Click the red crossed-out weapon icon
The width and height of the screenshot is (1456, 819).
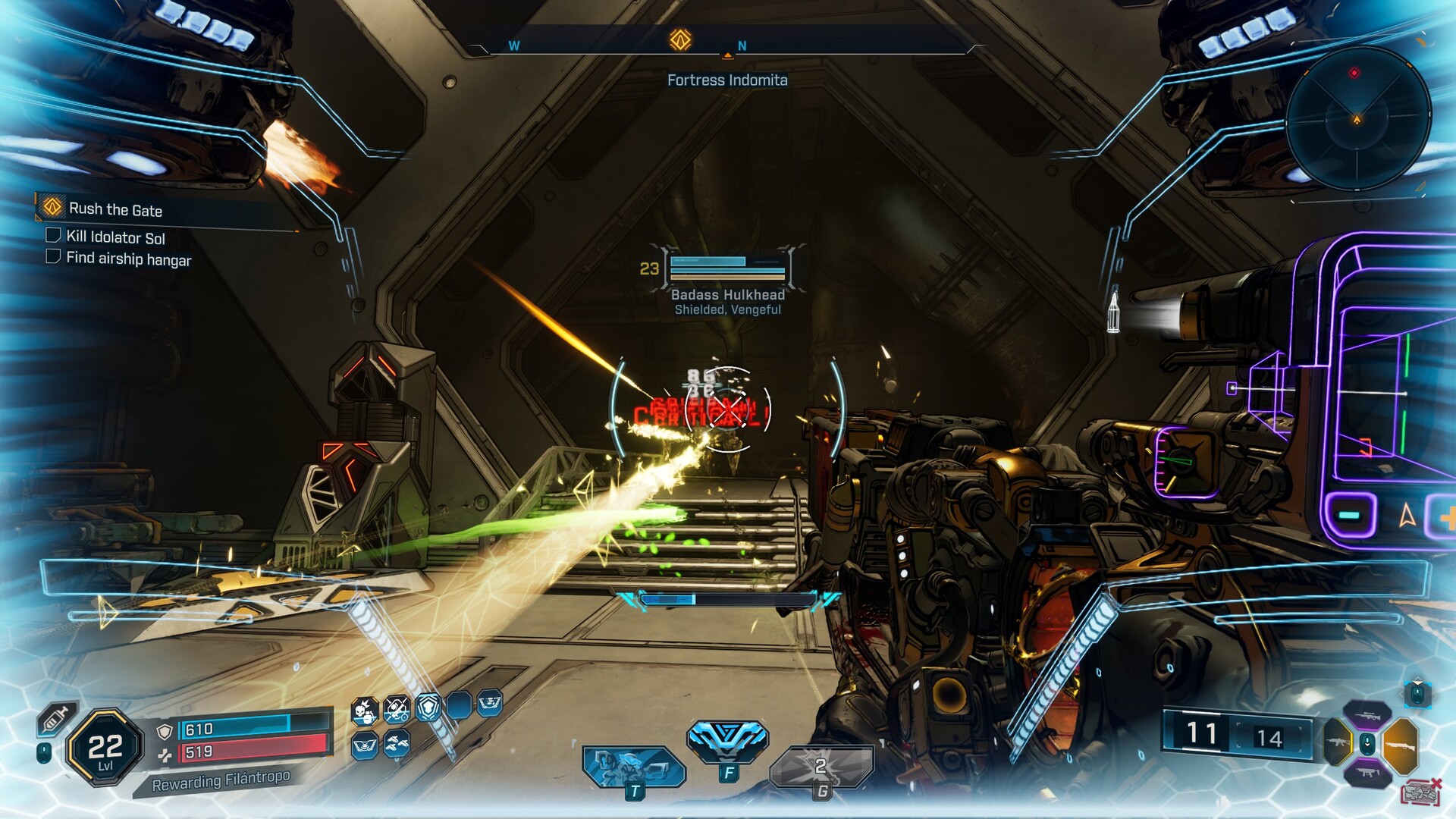[x=1420, y=792]
